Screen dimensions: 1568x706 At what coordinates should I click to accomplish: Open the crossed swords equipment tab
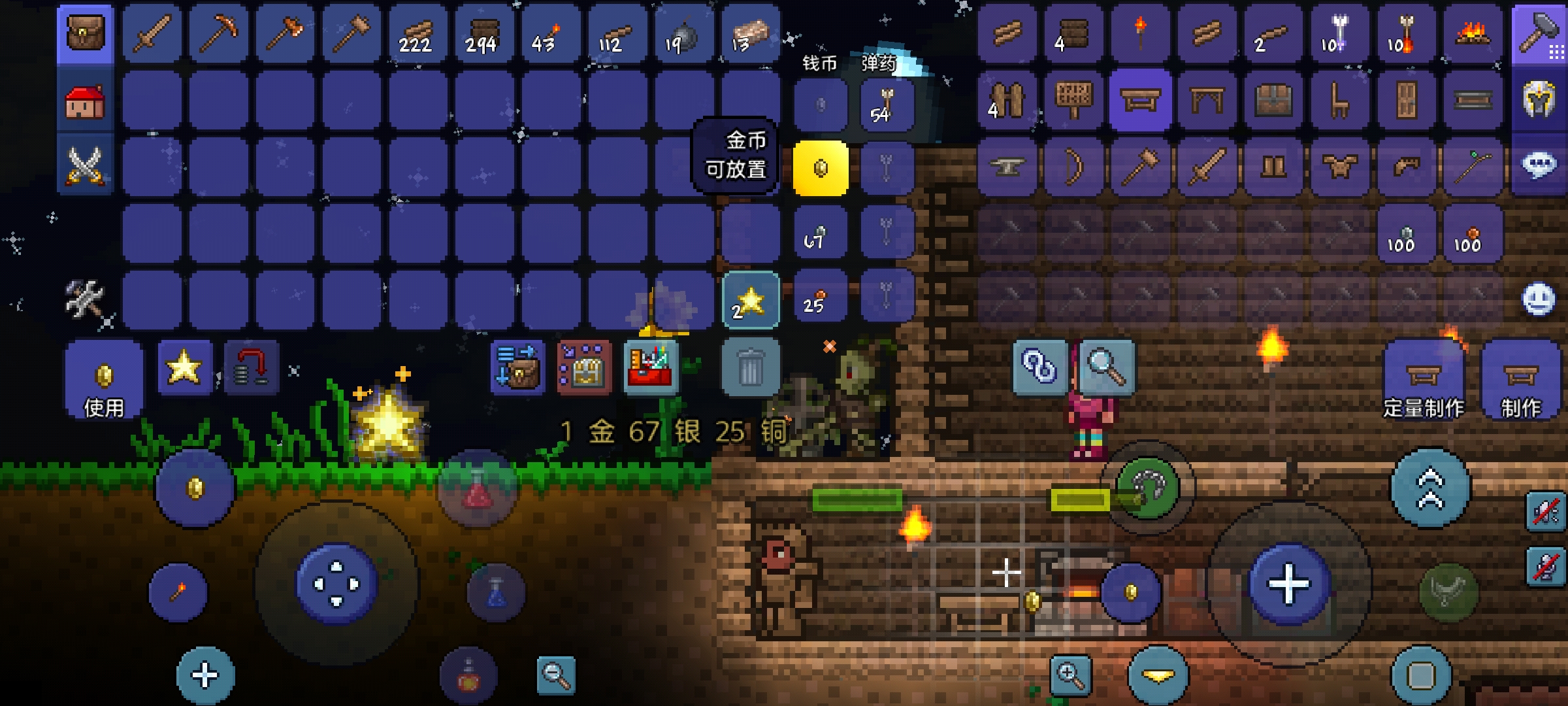(x=85, y=165)
